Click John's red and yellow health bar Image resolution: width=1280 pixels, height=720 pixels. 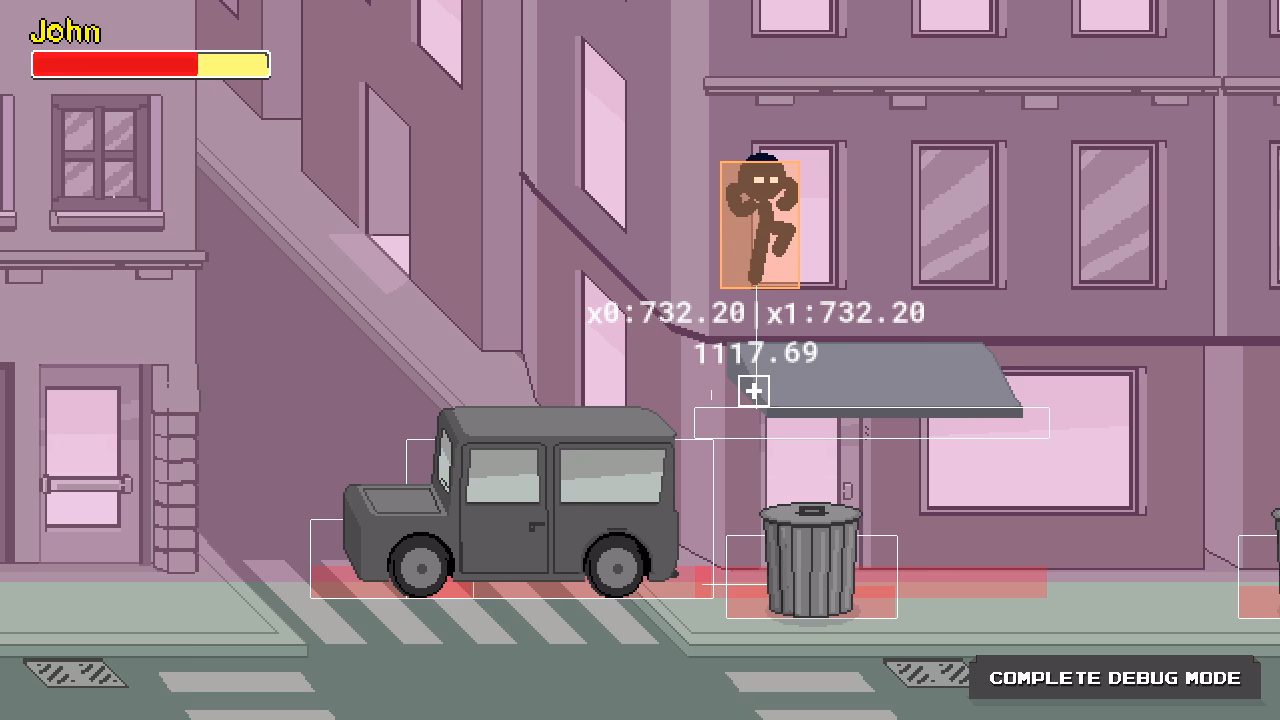150,64
